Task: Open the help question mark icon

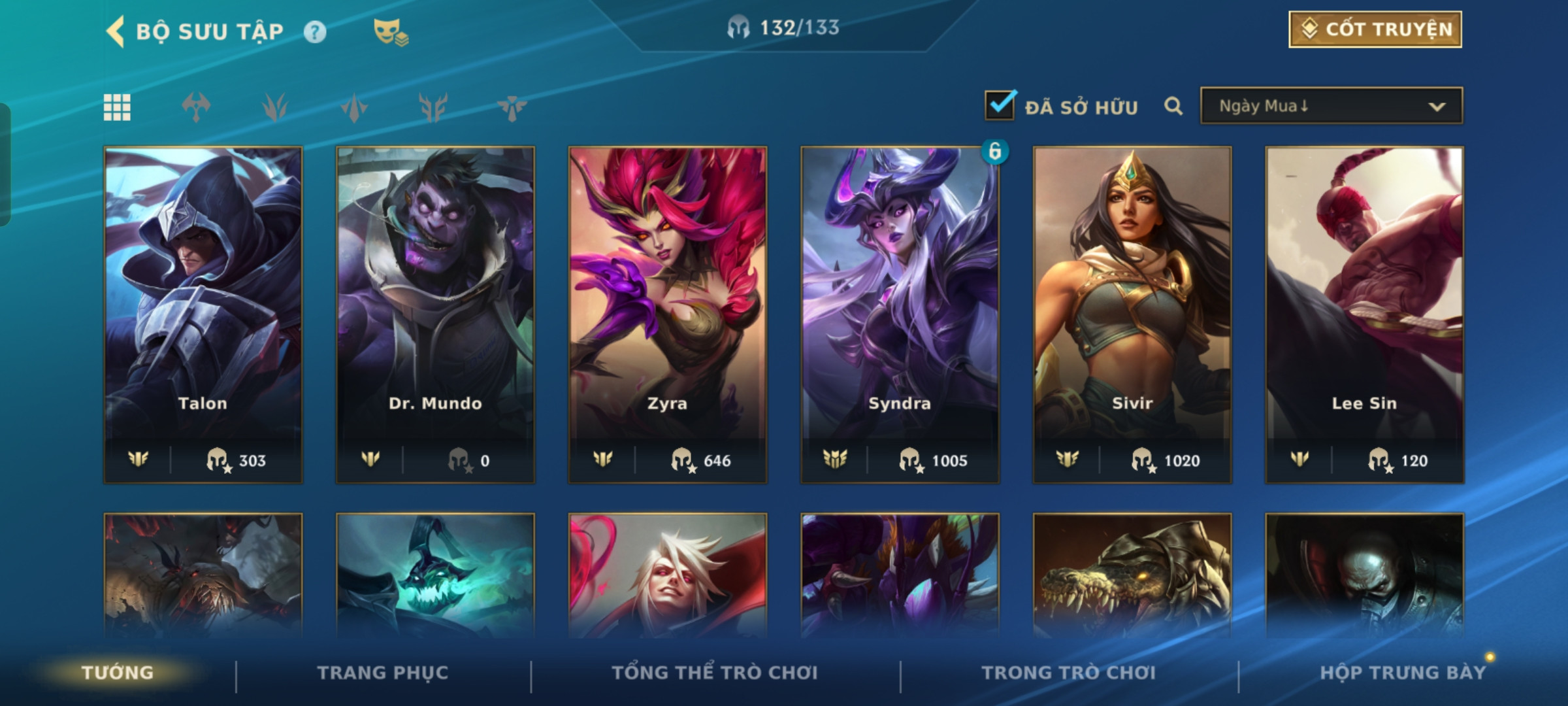Action: click(315, 32)
